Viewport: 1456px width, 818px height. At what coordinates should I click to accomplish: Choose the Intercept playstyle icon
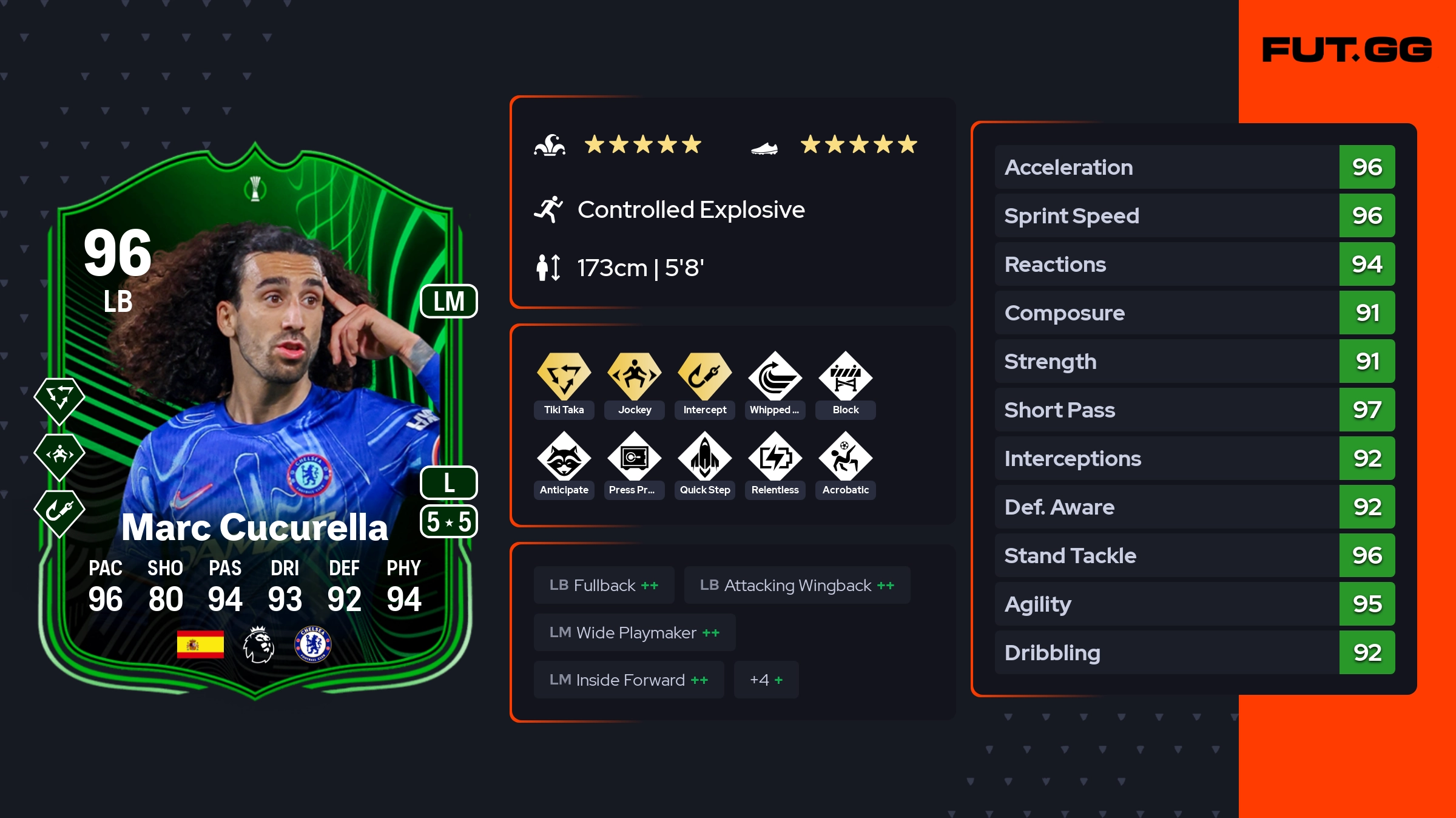(x=704, y=376)
